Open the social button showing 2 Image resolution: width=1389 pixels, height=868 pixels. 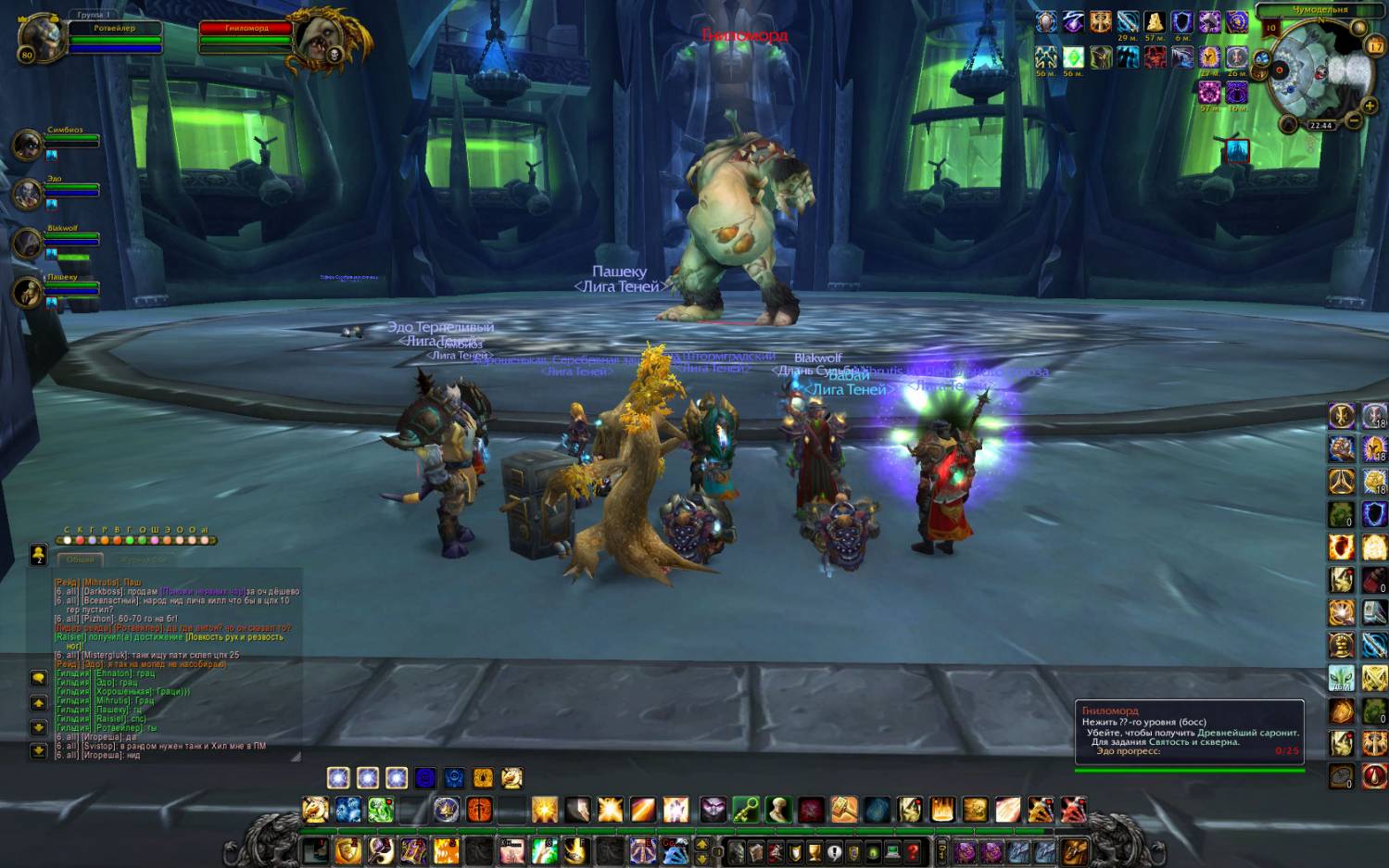coord(39,554)
